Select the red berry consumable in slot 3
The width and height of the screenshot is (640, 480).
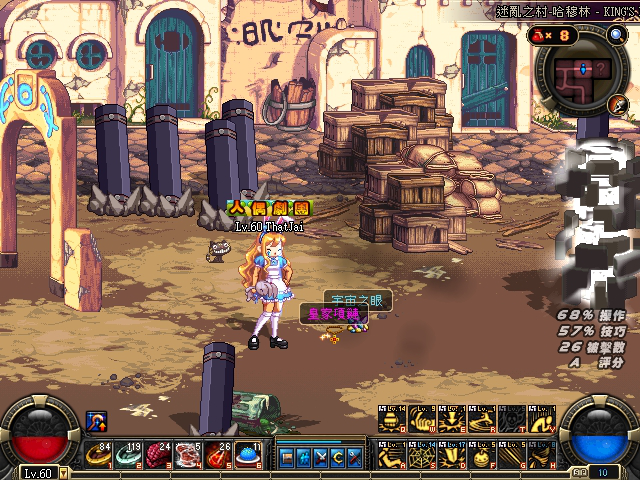coord(158,455)
